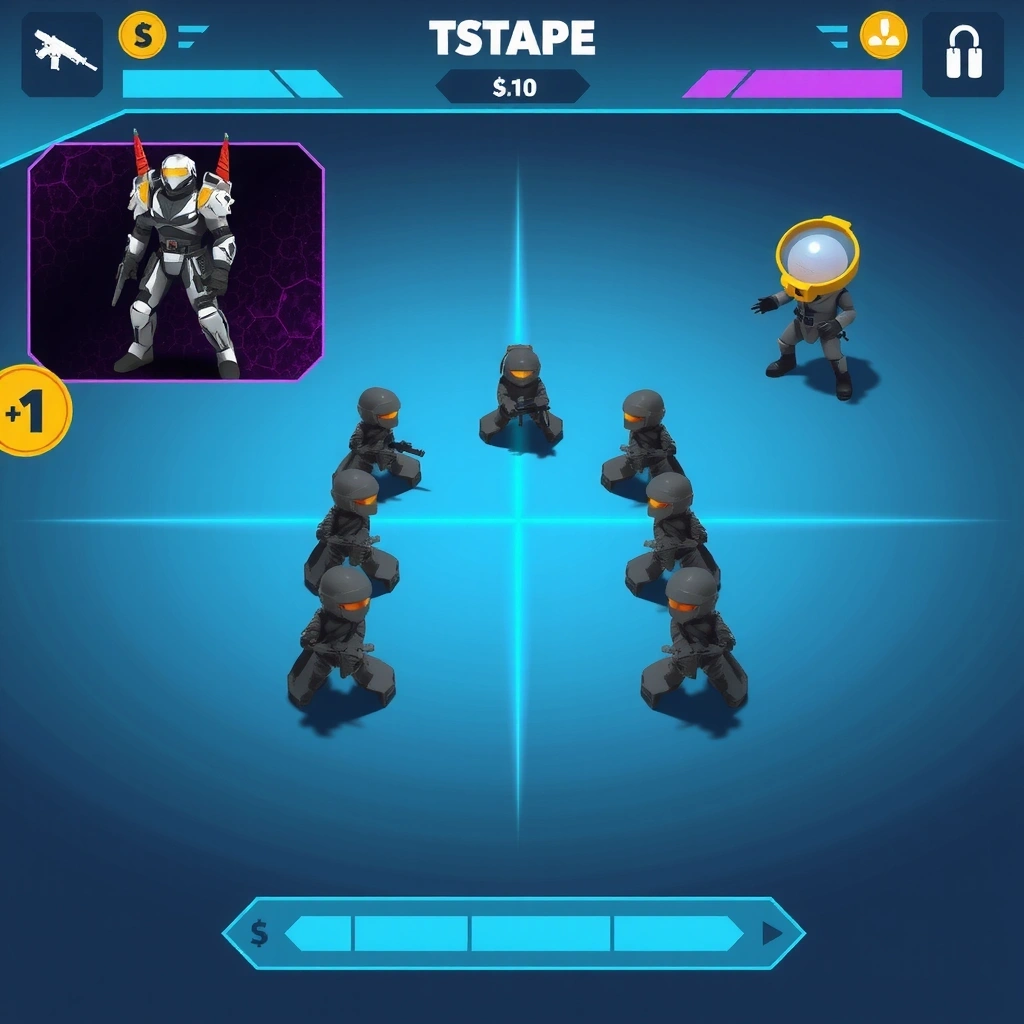Select the gold three-dot coin icon
The image size is (1024, 1024).
pyautogui.click(x=883, y=36)
